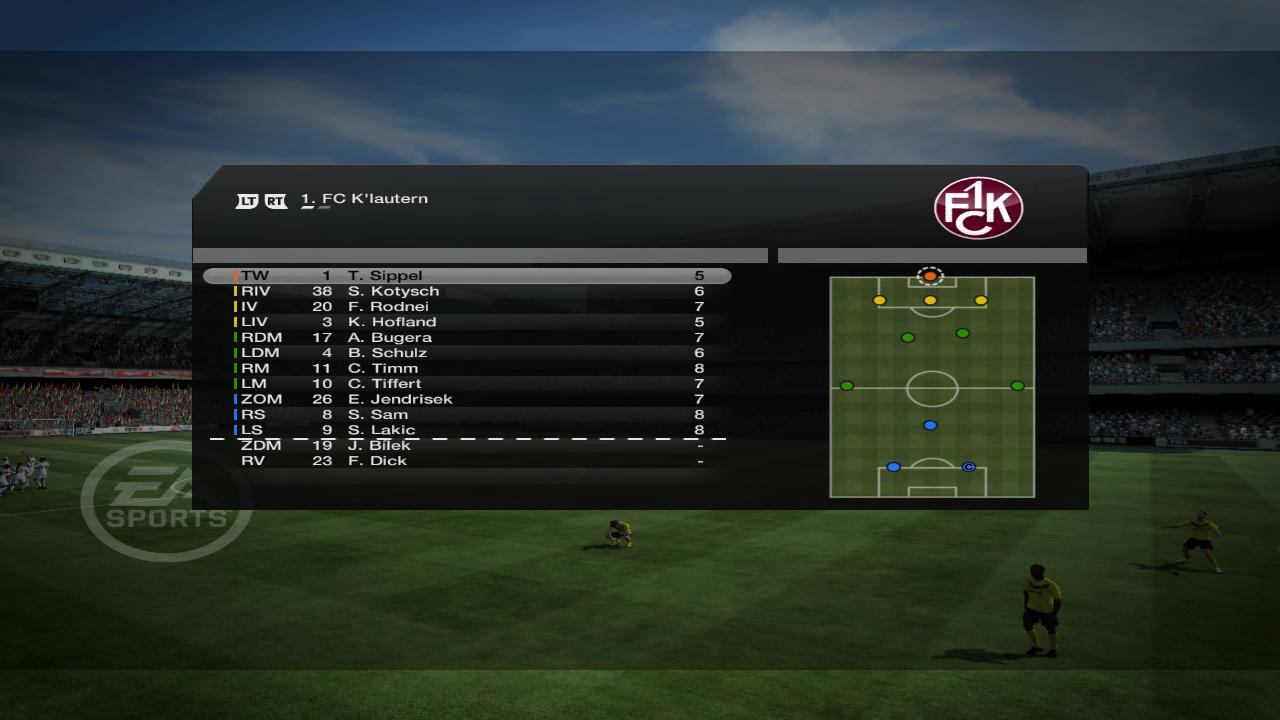Select F. Rodnei player row
The image size is (1280, 720).
pos(467,307)
